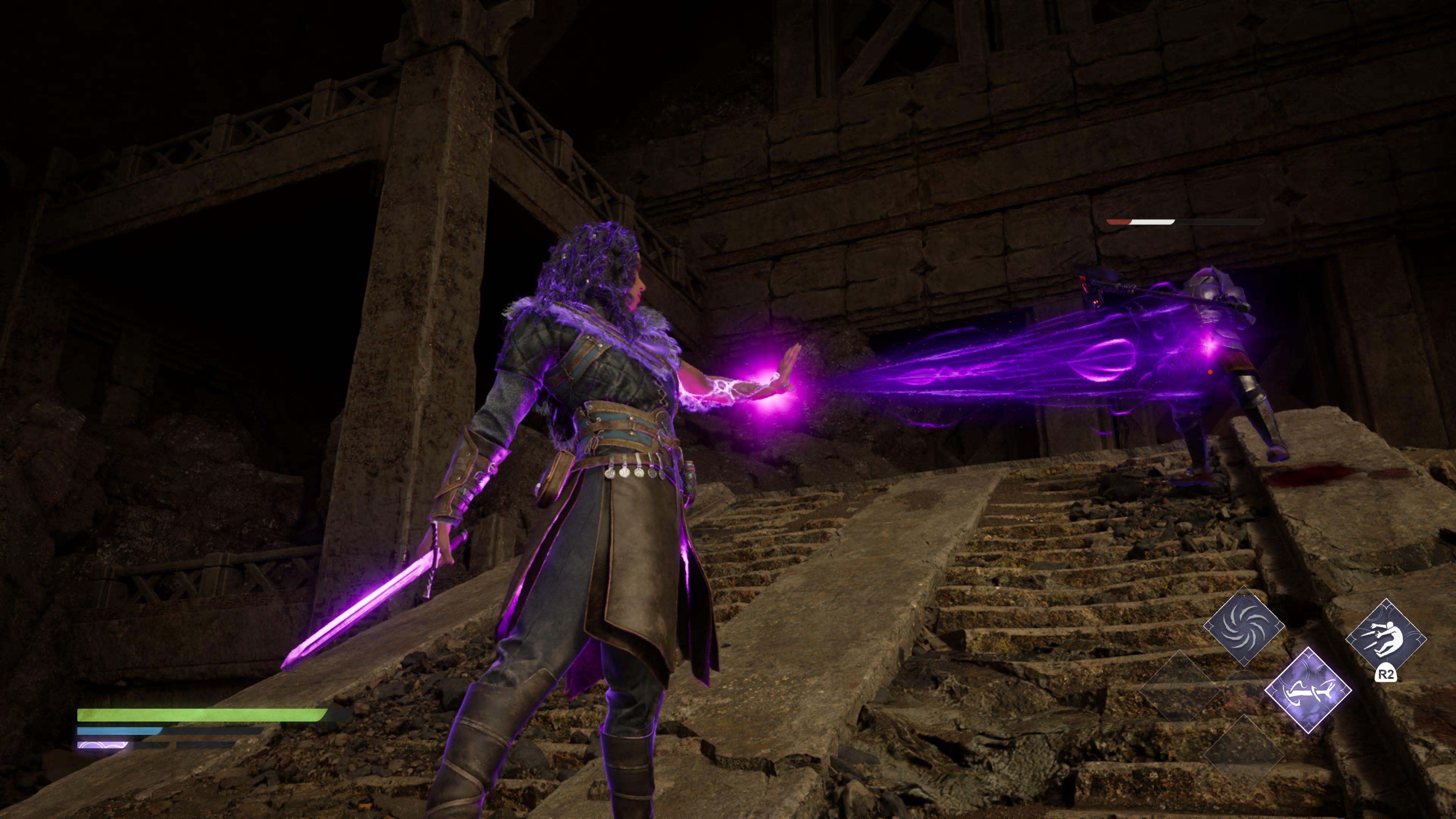The width and height of the screenshot is (1456, 819).
Task: Activate the swirling vortex ability icon
Action: tap(1244, 627)
